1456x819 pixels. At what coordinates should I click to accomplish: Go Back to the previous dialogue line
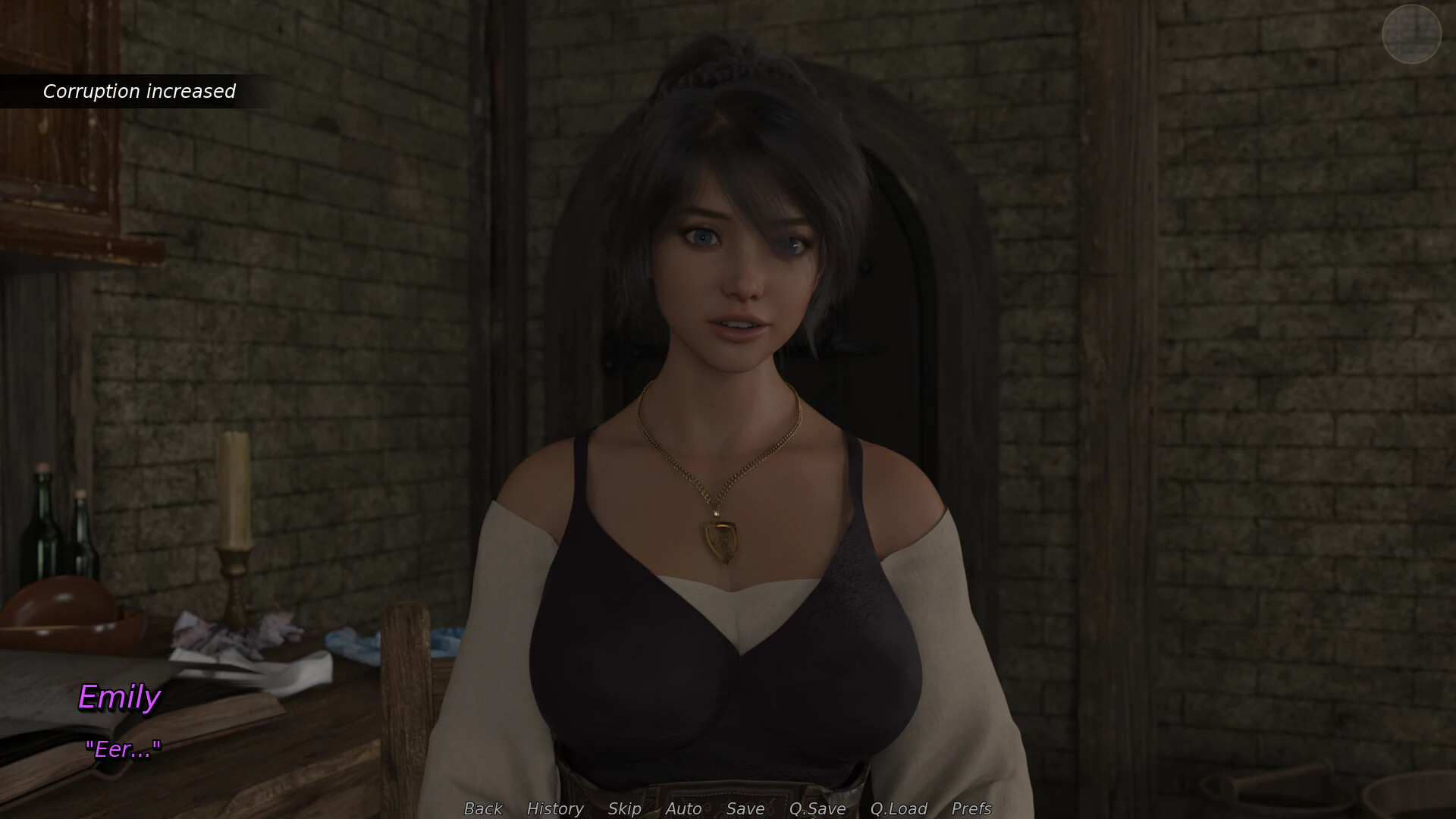coord(482,808)
